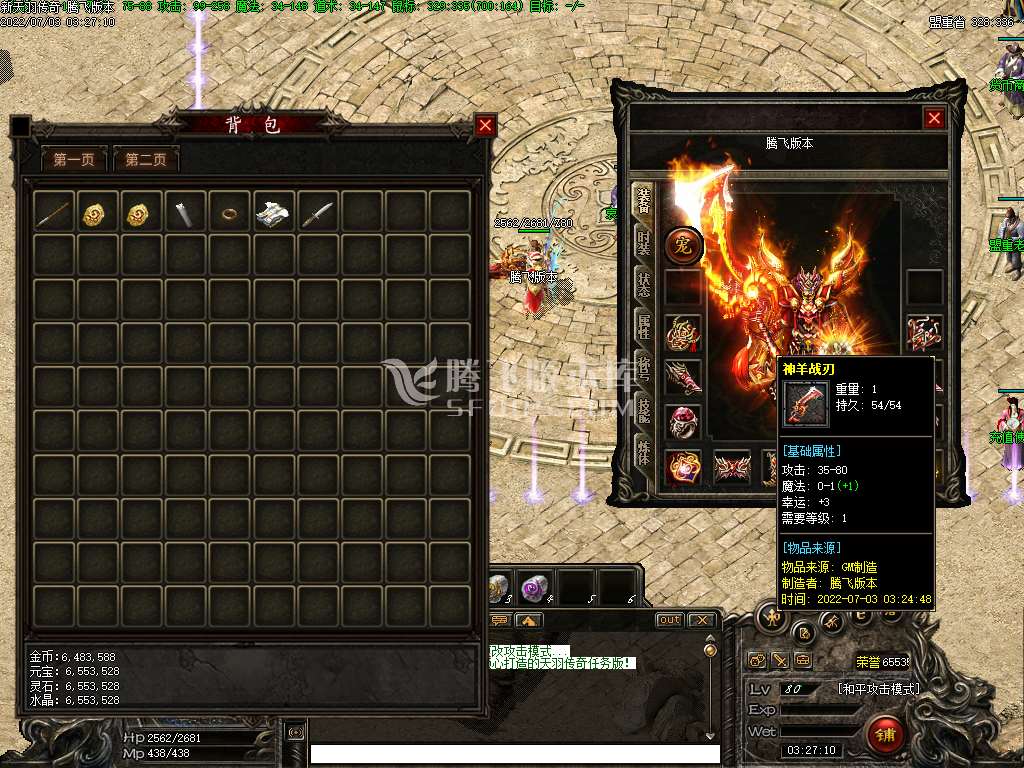Pick the silver scroll item in the backpack
This screenshot has height=768, width=1024.
click(x=186, y=212)
